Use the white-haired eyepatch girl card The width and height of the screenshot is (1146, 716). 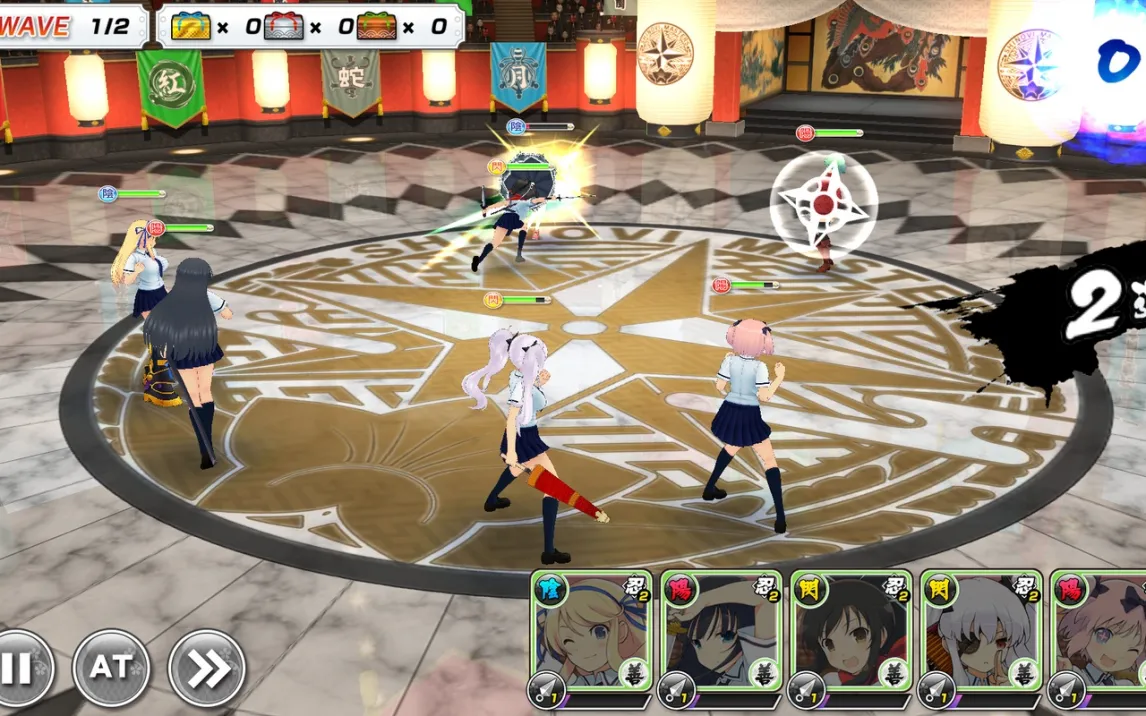click(x=981, y=632)
